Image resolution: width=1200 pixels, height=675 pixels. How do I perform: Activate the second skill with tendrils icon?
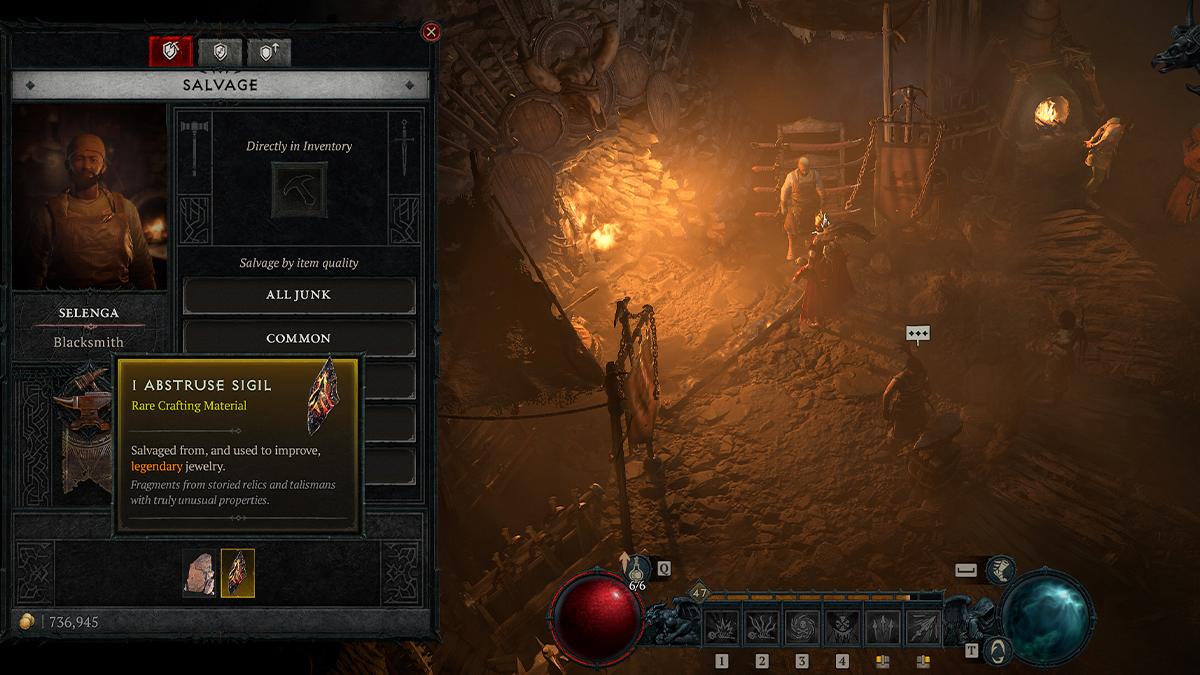(x=762, y=628)
